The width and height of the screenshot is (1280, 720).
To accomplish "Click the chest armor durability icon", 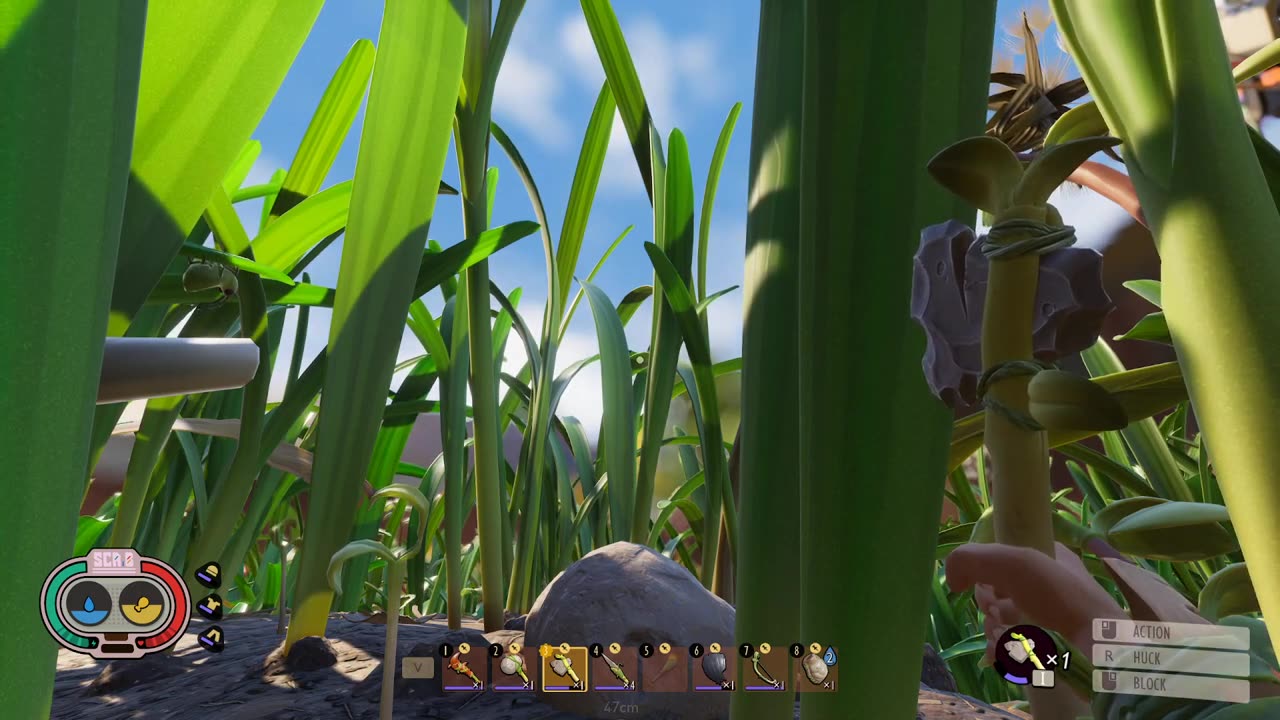I will [209, 607].
